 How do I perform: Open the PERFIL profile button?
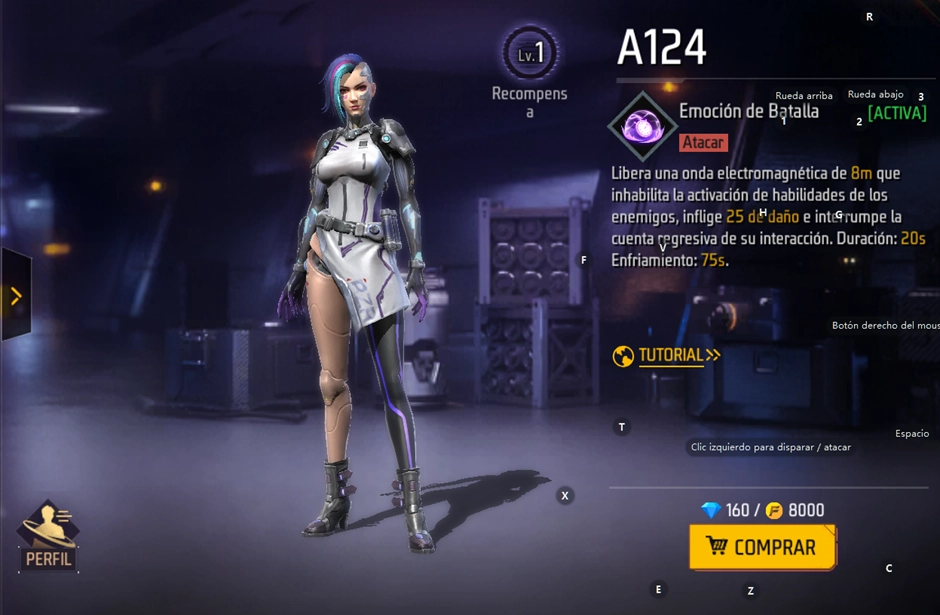(x=47, y=537)
